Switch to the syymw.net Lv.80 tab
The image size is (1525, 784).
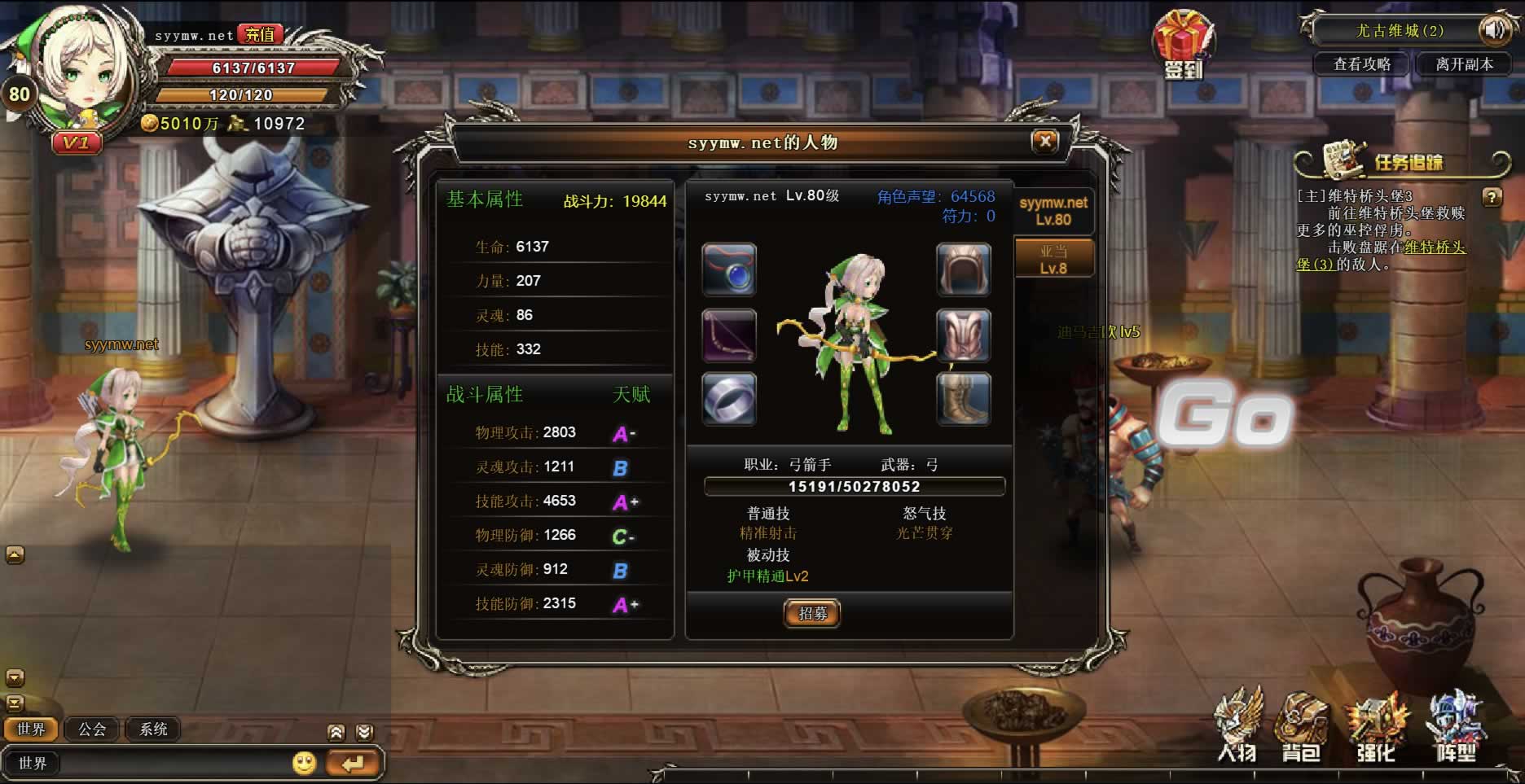pyautogui.click(x=1053, y=211)
